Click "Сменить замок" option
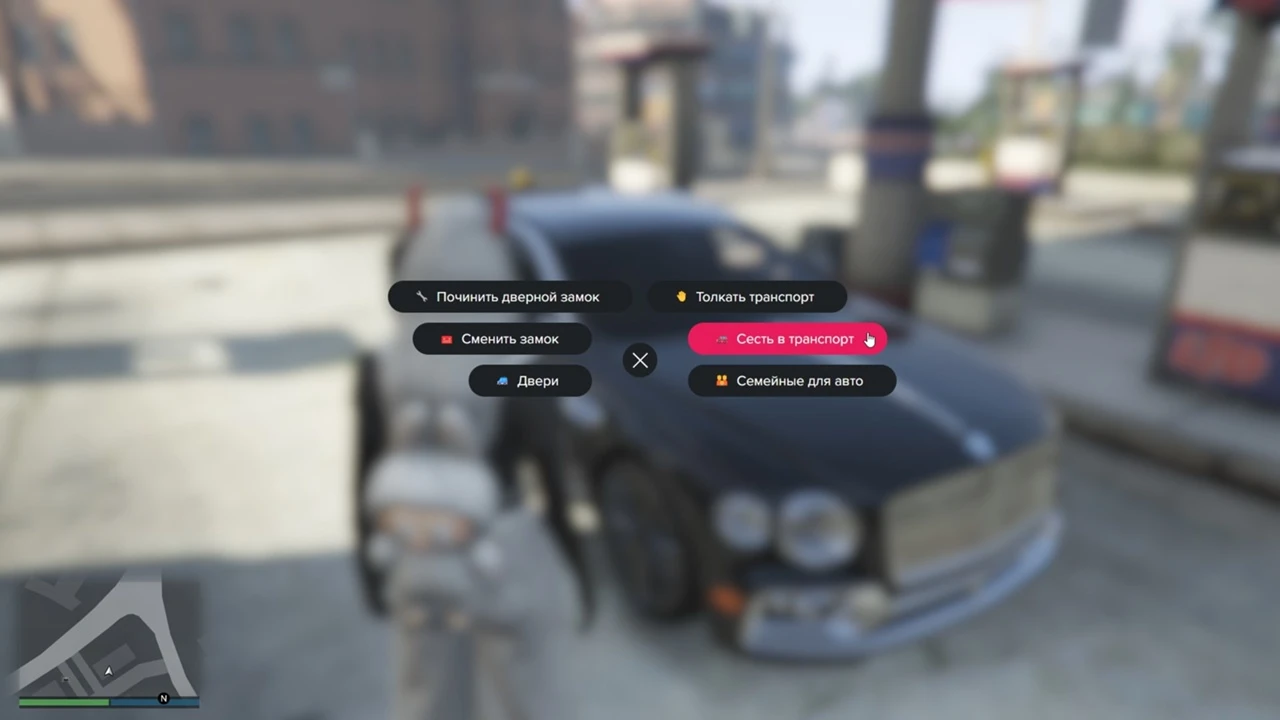The height and width of the screenshot is (720, 1280). pos(501,339)
